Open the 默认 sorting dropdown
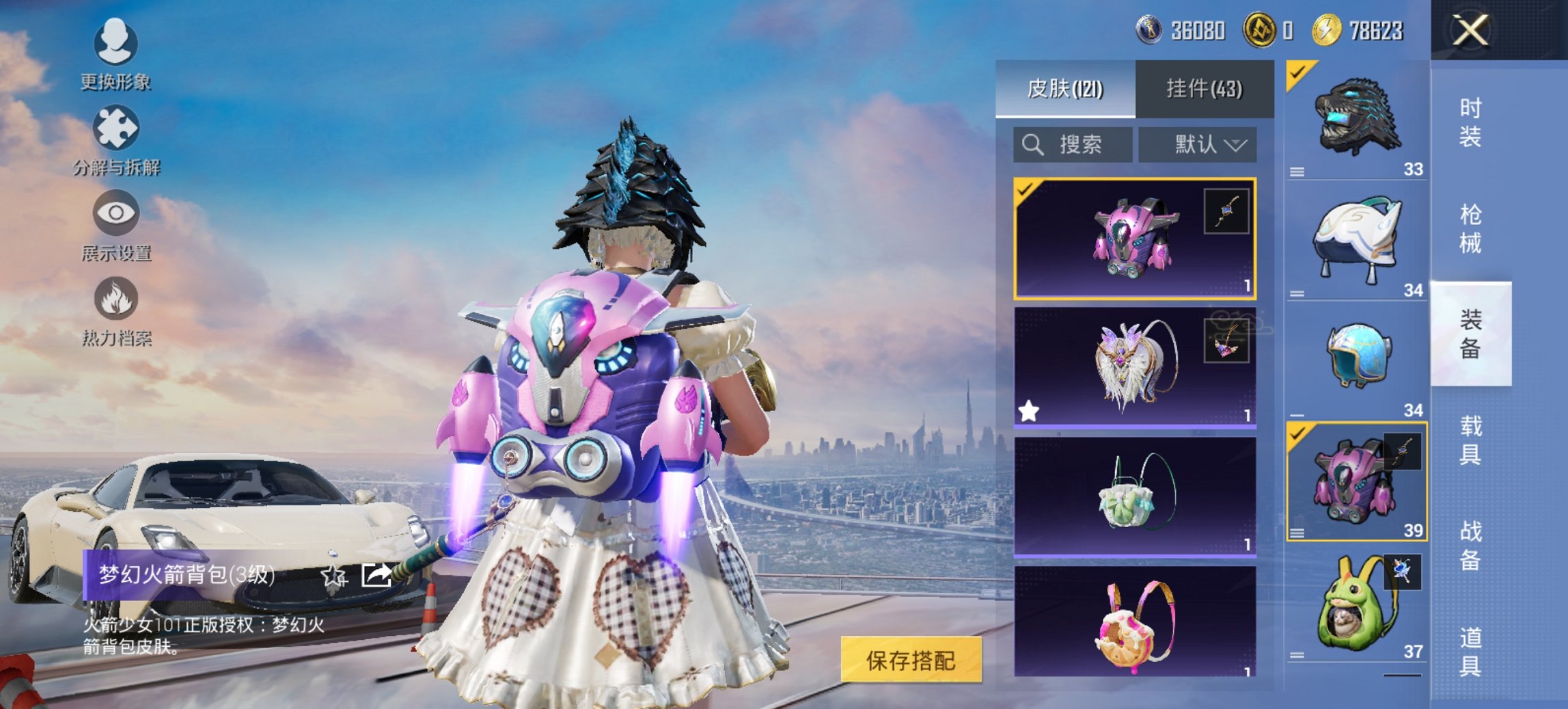 pos(1197,144)
